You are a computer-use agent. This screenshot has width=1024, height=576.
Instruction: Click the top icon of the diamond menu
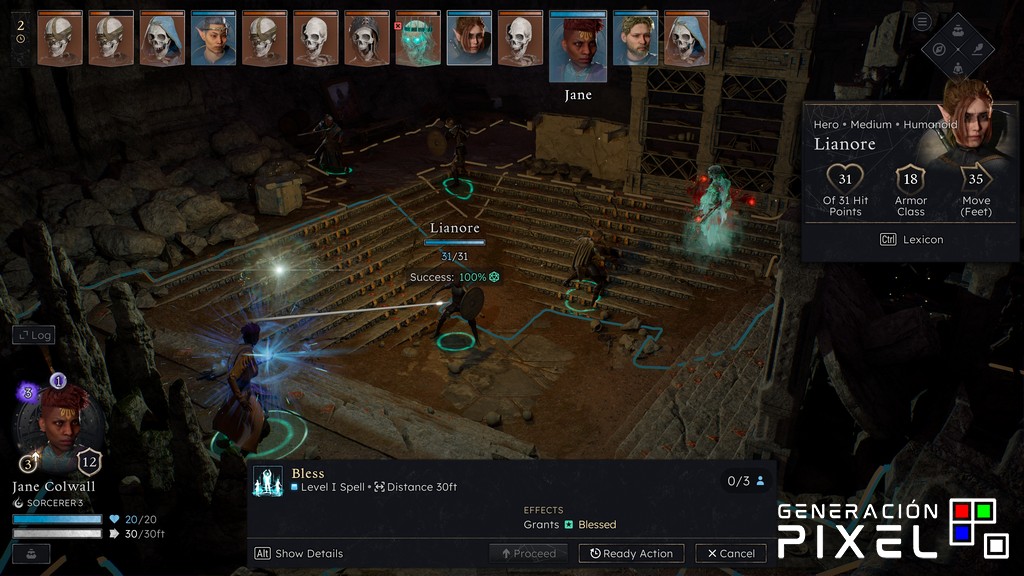[x=958, y=31]
